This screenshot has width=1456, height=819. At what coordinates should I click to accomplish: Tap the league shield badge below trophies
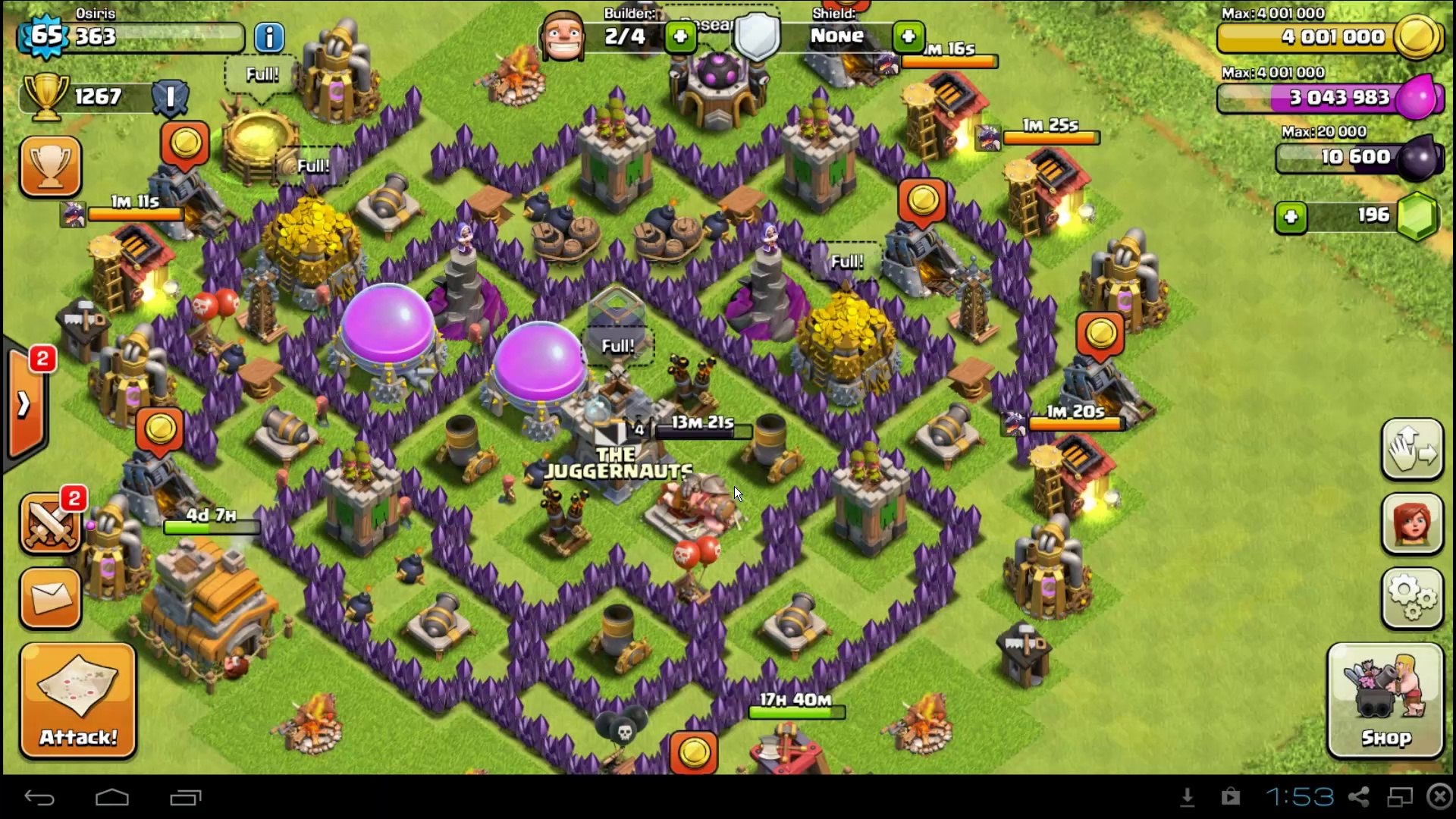pos(168,97)
